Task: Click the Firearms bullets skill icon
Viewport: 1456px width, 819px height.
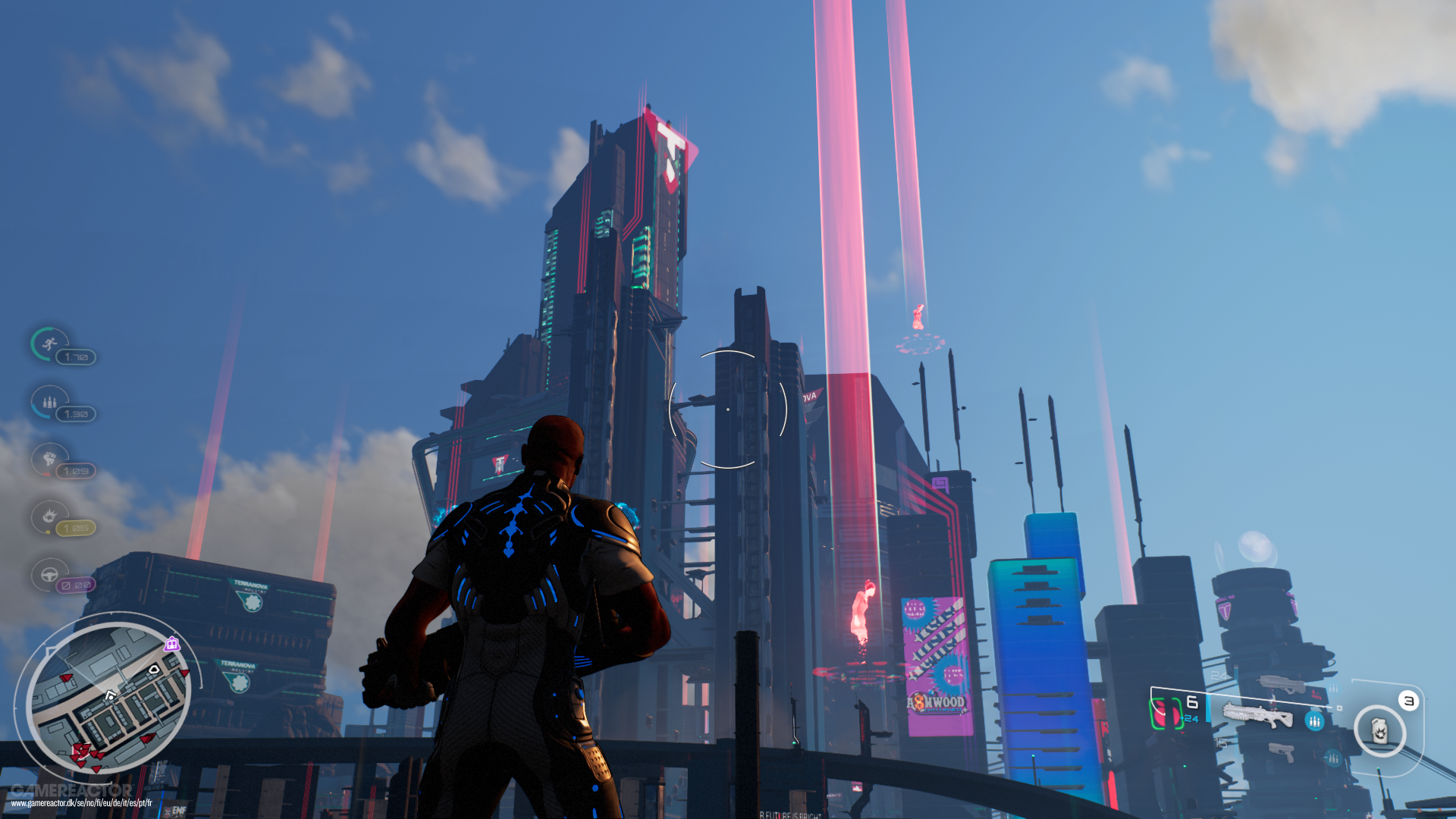Action: click(48, 402)
